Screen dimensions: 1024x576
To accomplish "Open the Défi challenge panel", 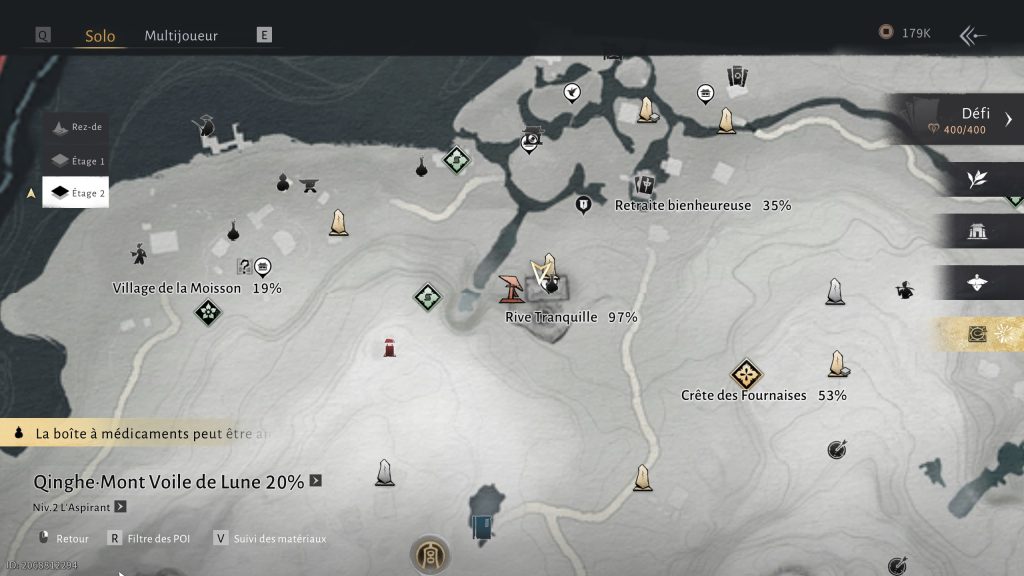I will [960, 120].
